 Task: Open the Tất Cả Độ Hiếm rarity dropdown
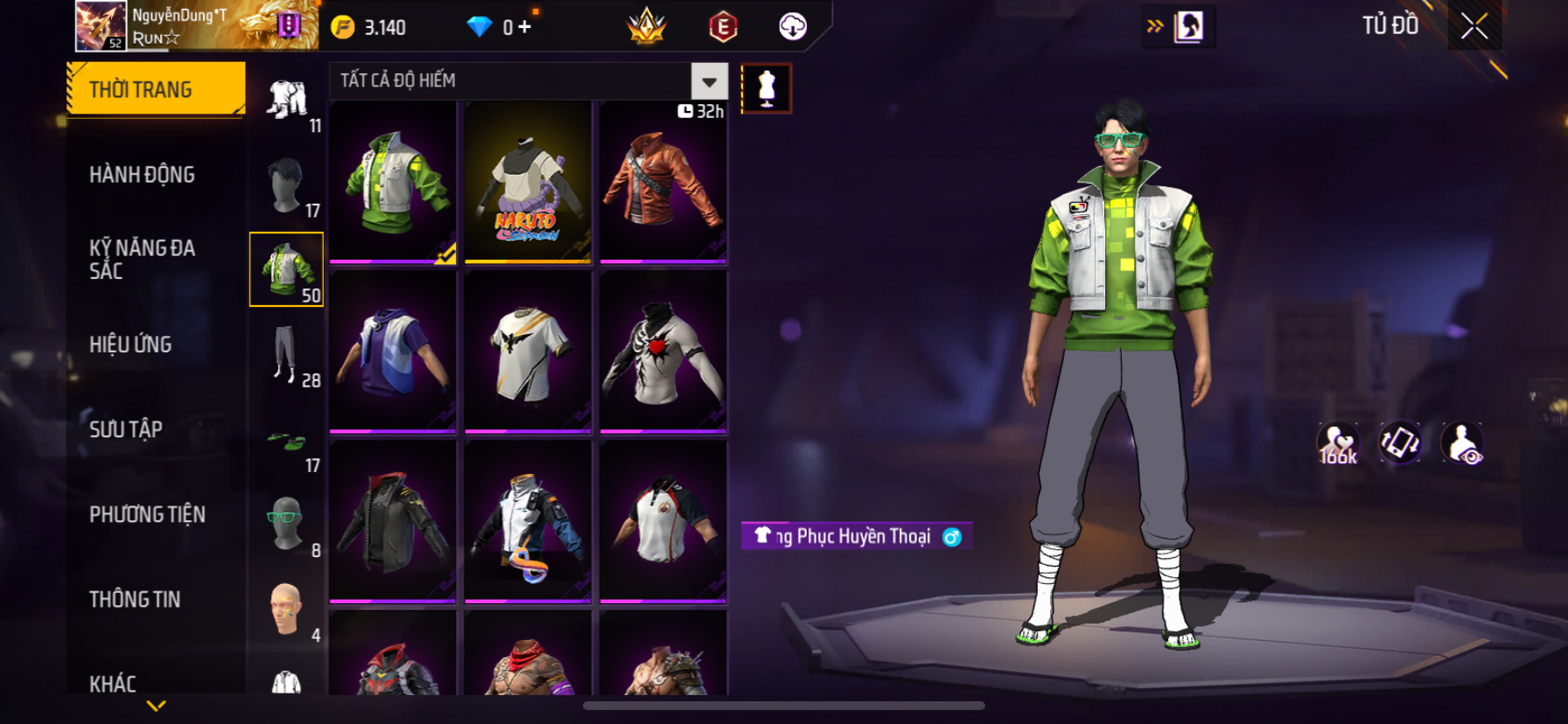point(709,81)
